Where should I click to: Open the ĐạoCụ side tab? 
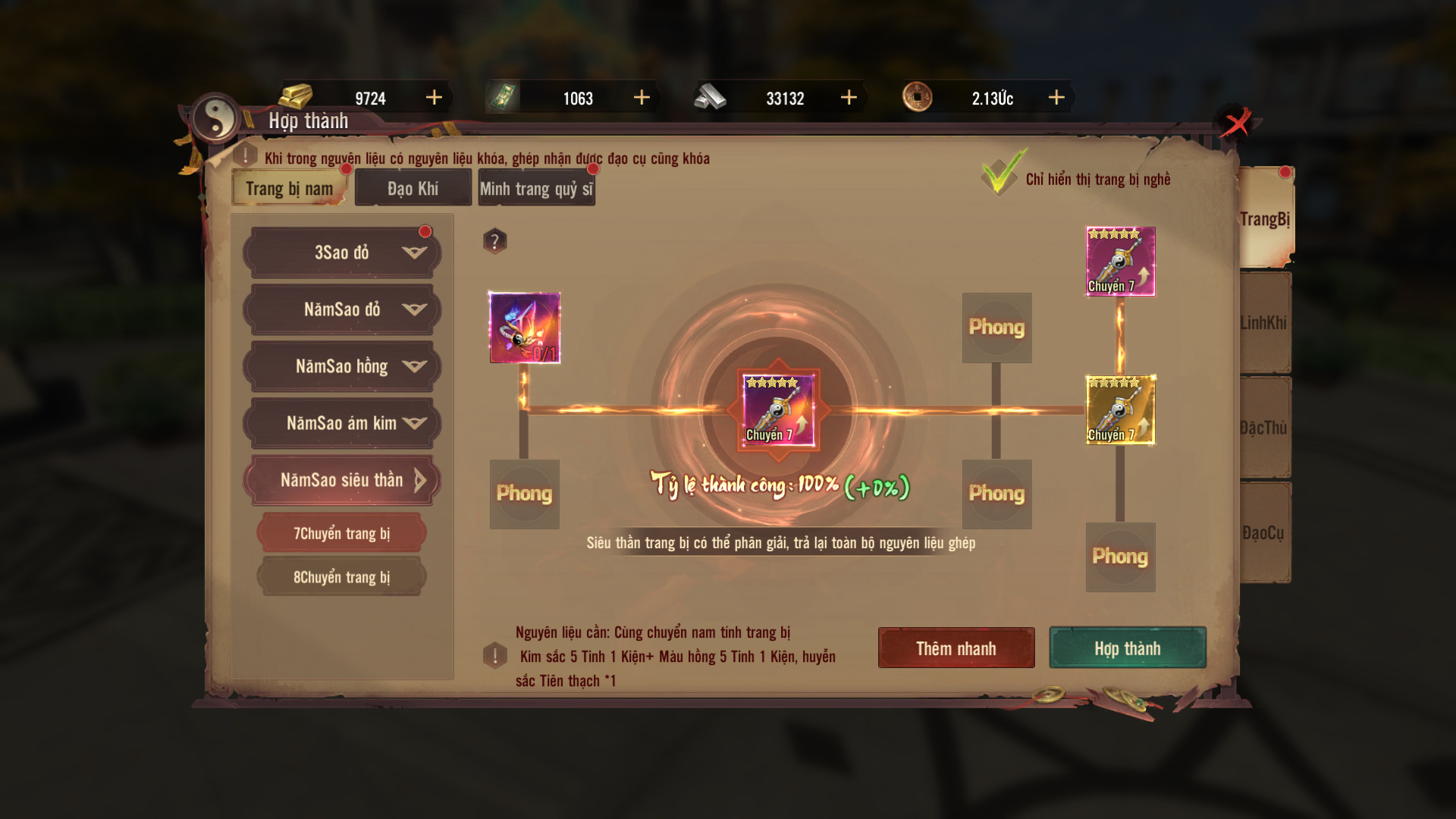coord(1264,533)
